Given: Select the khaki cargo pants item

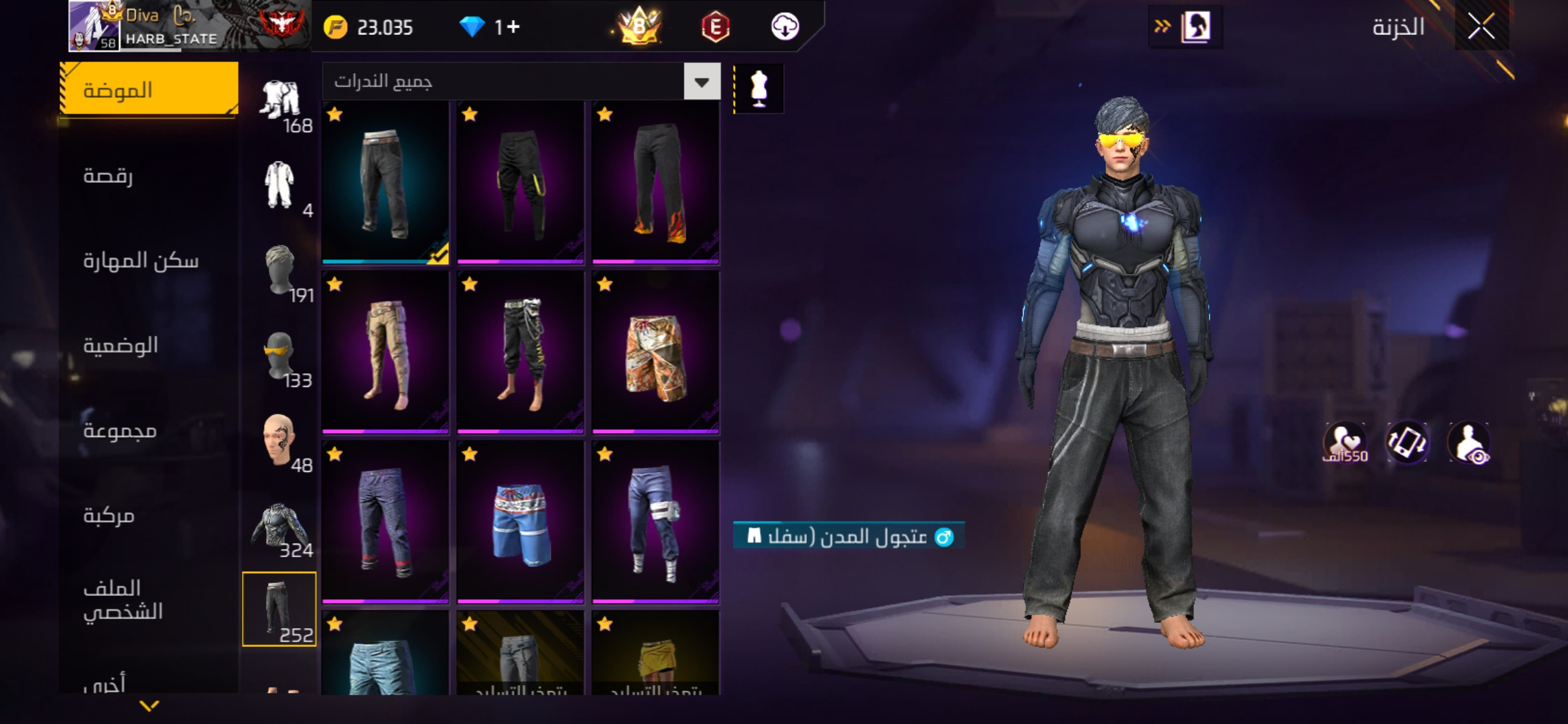Looking at the screenshot, I should [x=385, y=353].
